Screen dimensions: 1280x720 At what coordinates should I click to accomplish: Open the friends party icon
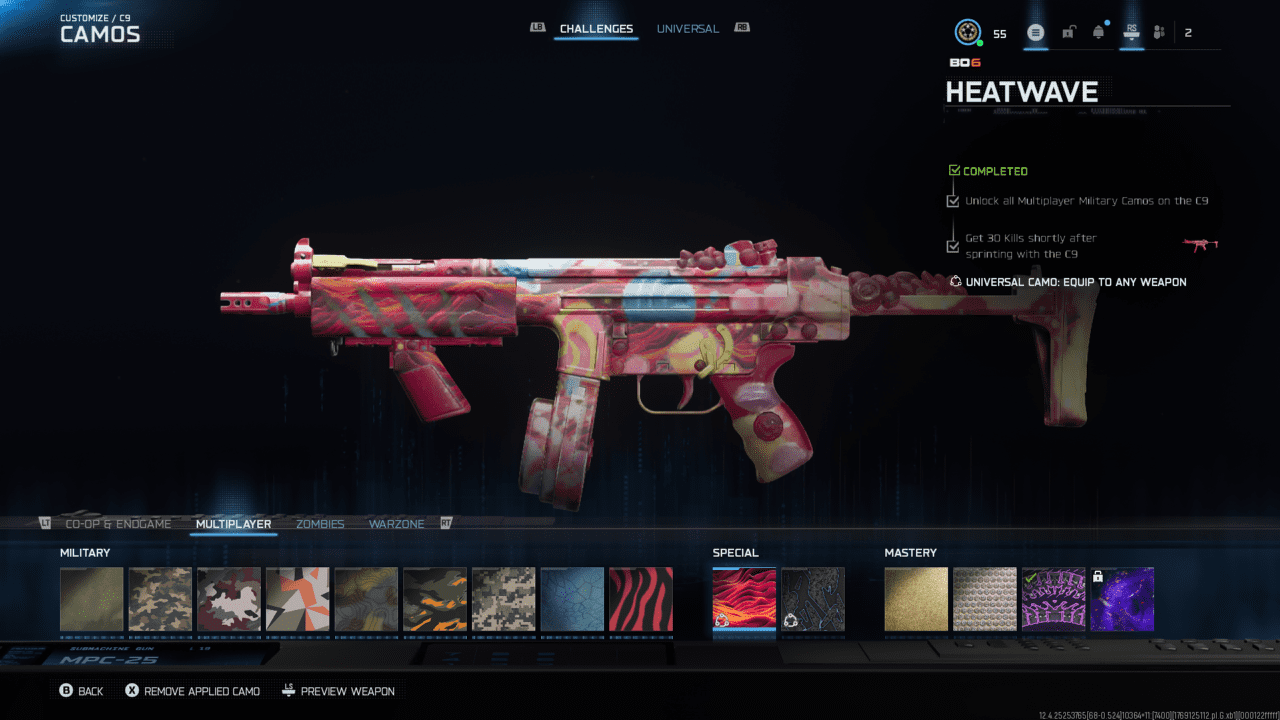point(1159,33)
